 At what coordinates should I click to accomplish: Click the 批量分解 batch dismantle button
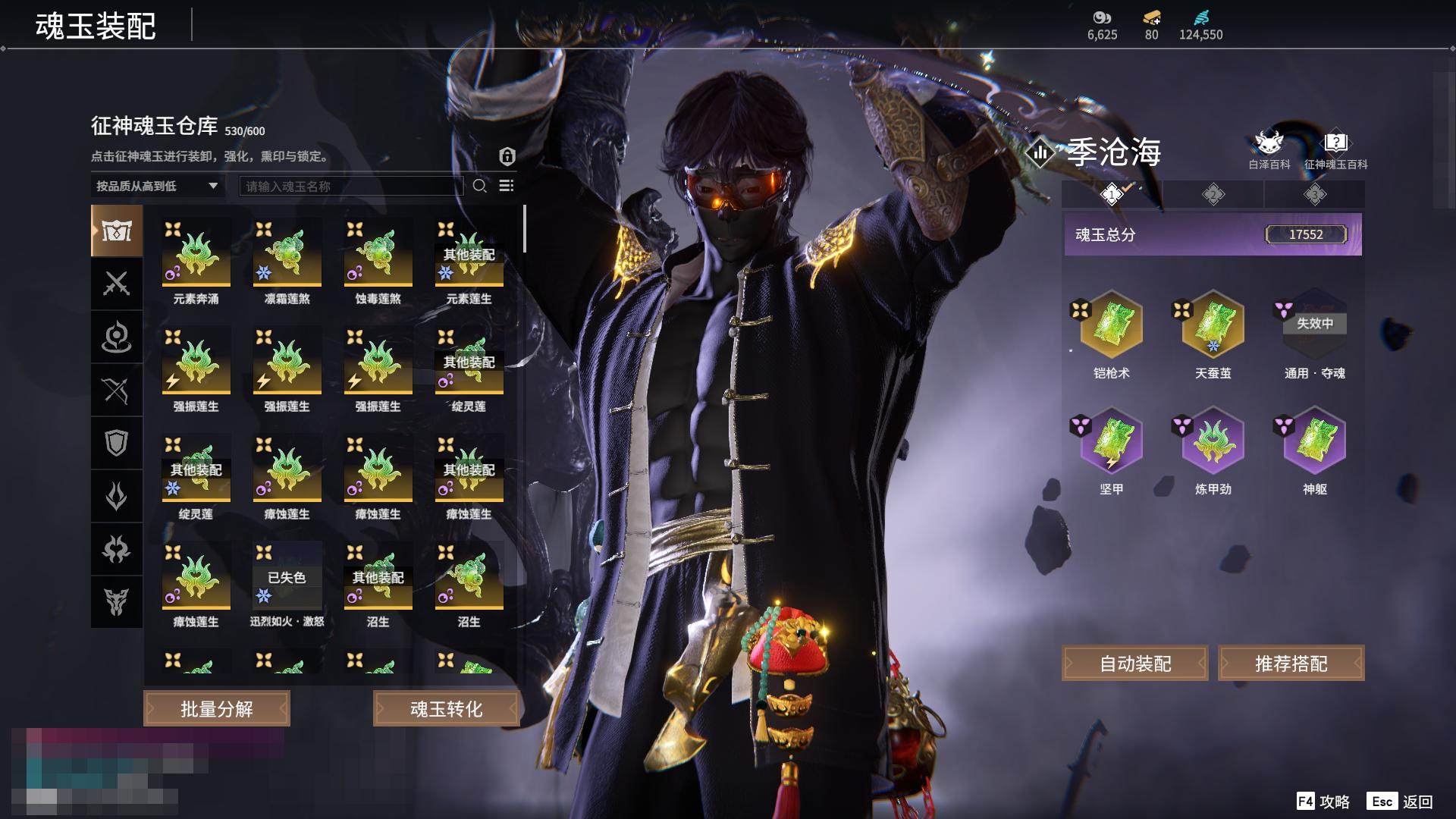tap(217, 709)
